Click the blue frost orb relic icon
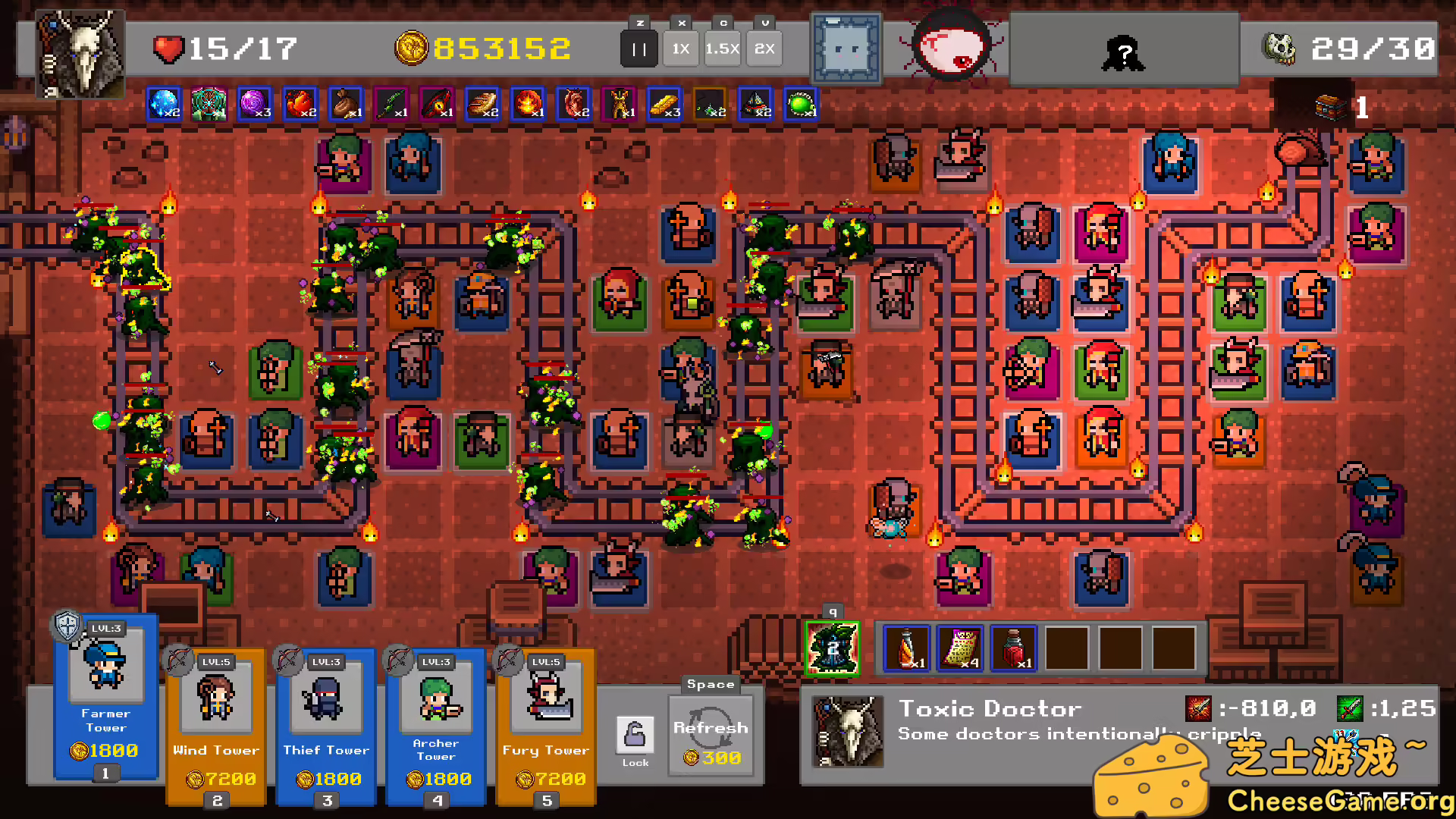The width and height of the screenshot is (1456, 819). [x=164, y=105]
